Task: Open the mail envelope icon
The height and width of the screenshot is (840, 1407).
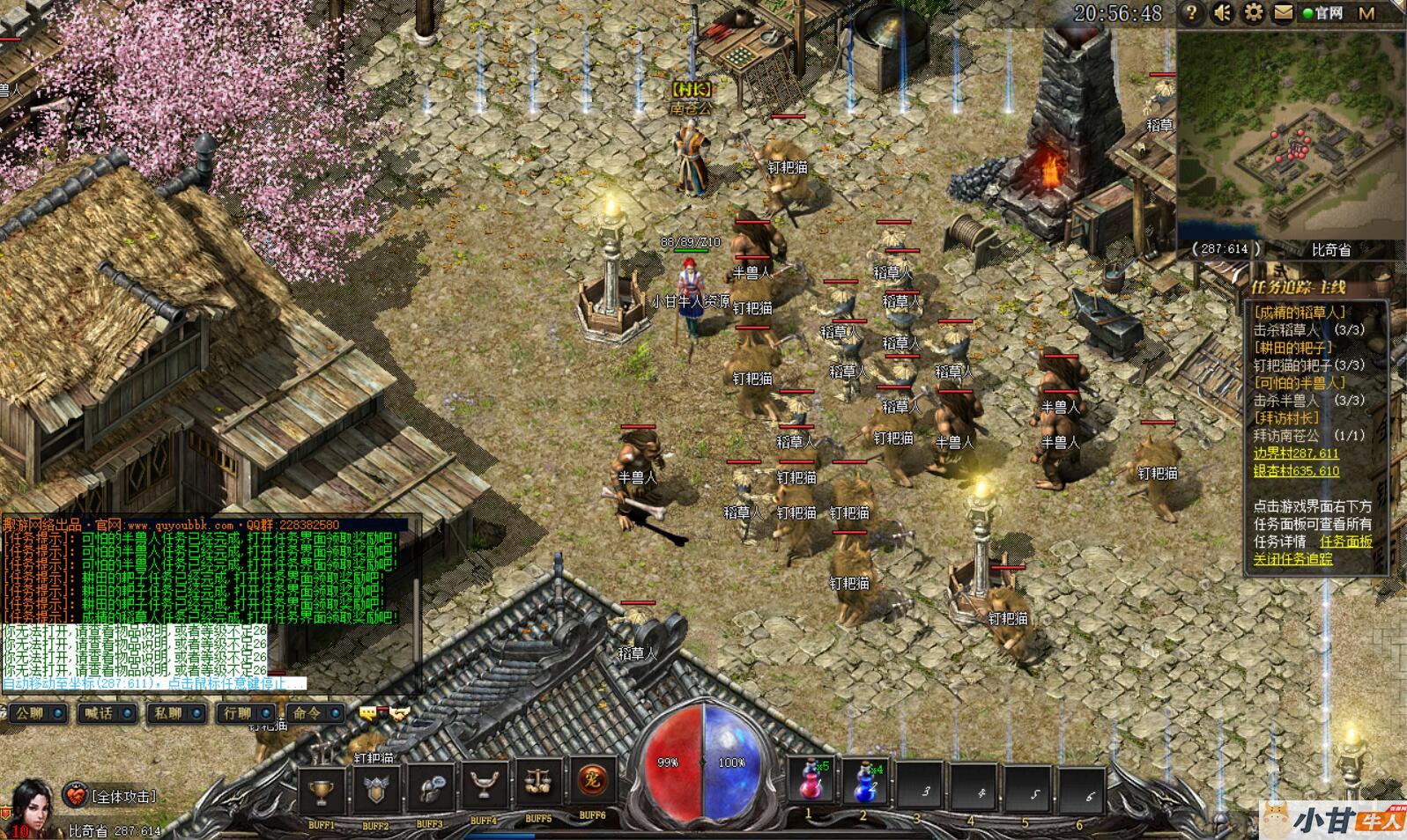Action: click(1283, 13)
